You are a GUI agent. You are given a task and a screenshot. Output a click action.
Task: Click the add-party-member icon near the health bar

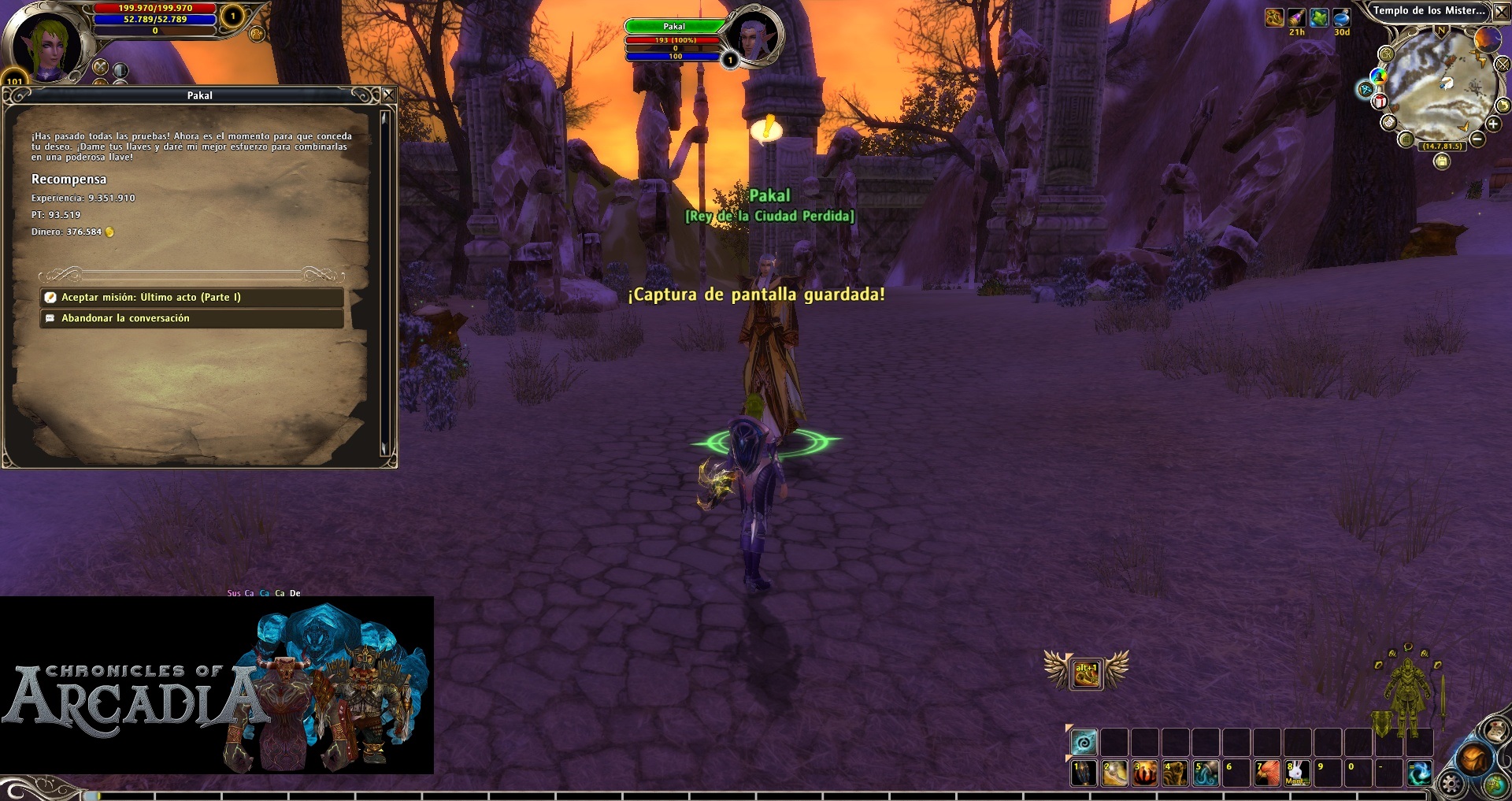[x=257, y=34]
